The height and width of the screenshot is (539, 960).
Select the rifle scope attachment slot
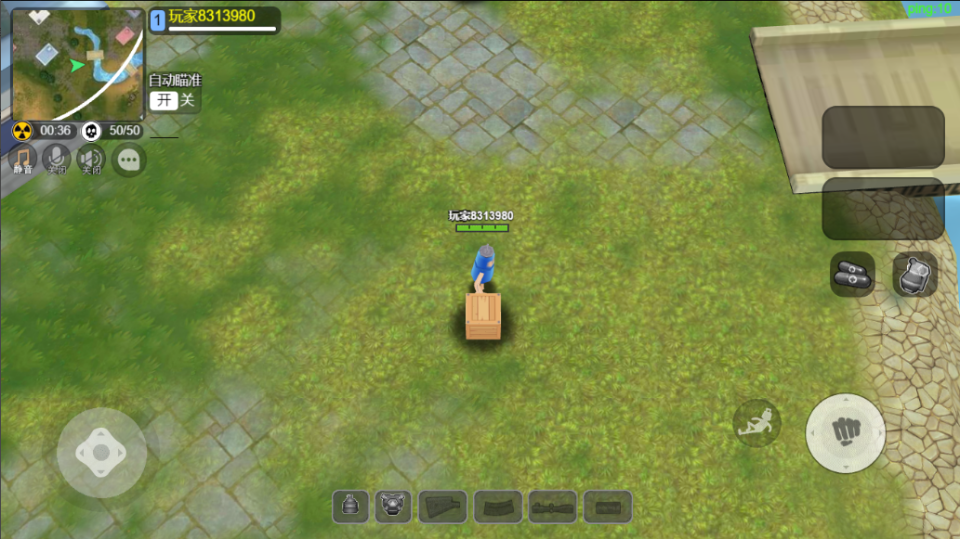[552, 507]
